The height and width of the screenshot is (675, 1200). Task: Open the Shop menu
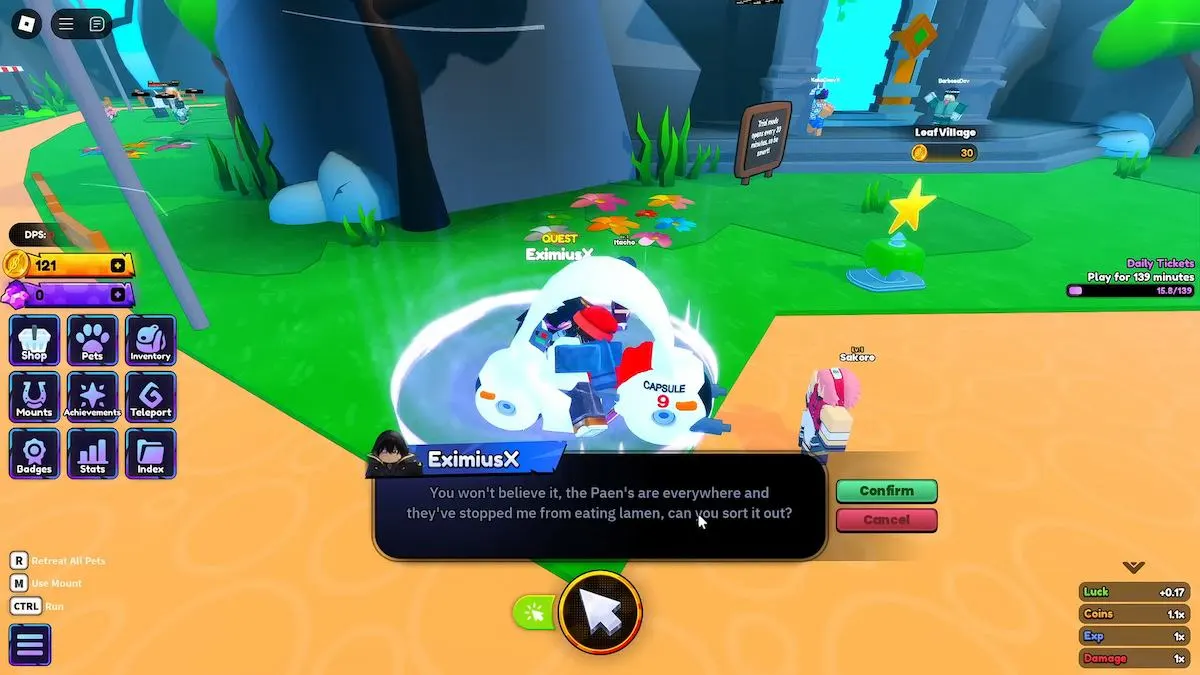(x=34, y=341)
